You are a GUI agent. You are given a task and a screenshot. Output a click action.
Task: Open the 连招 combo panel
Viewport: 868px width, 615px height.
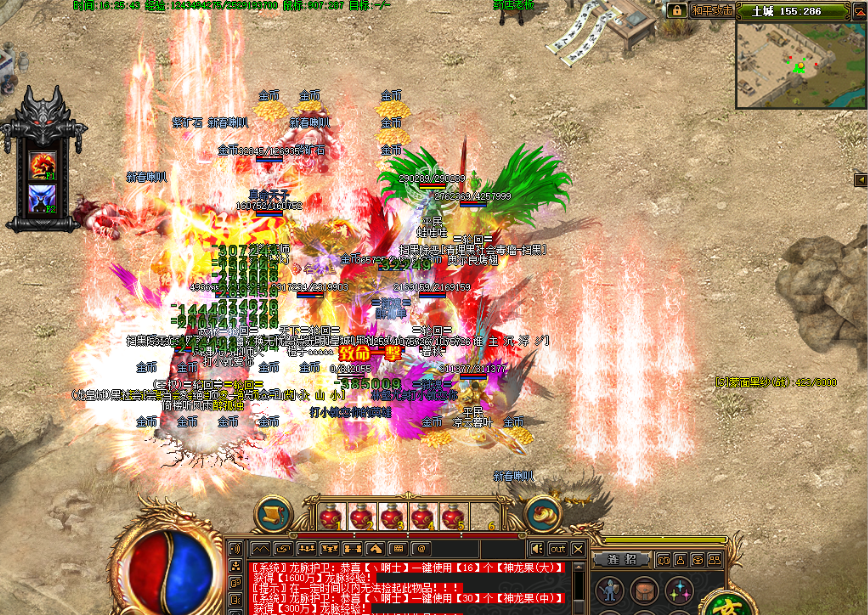point(623,559)
